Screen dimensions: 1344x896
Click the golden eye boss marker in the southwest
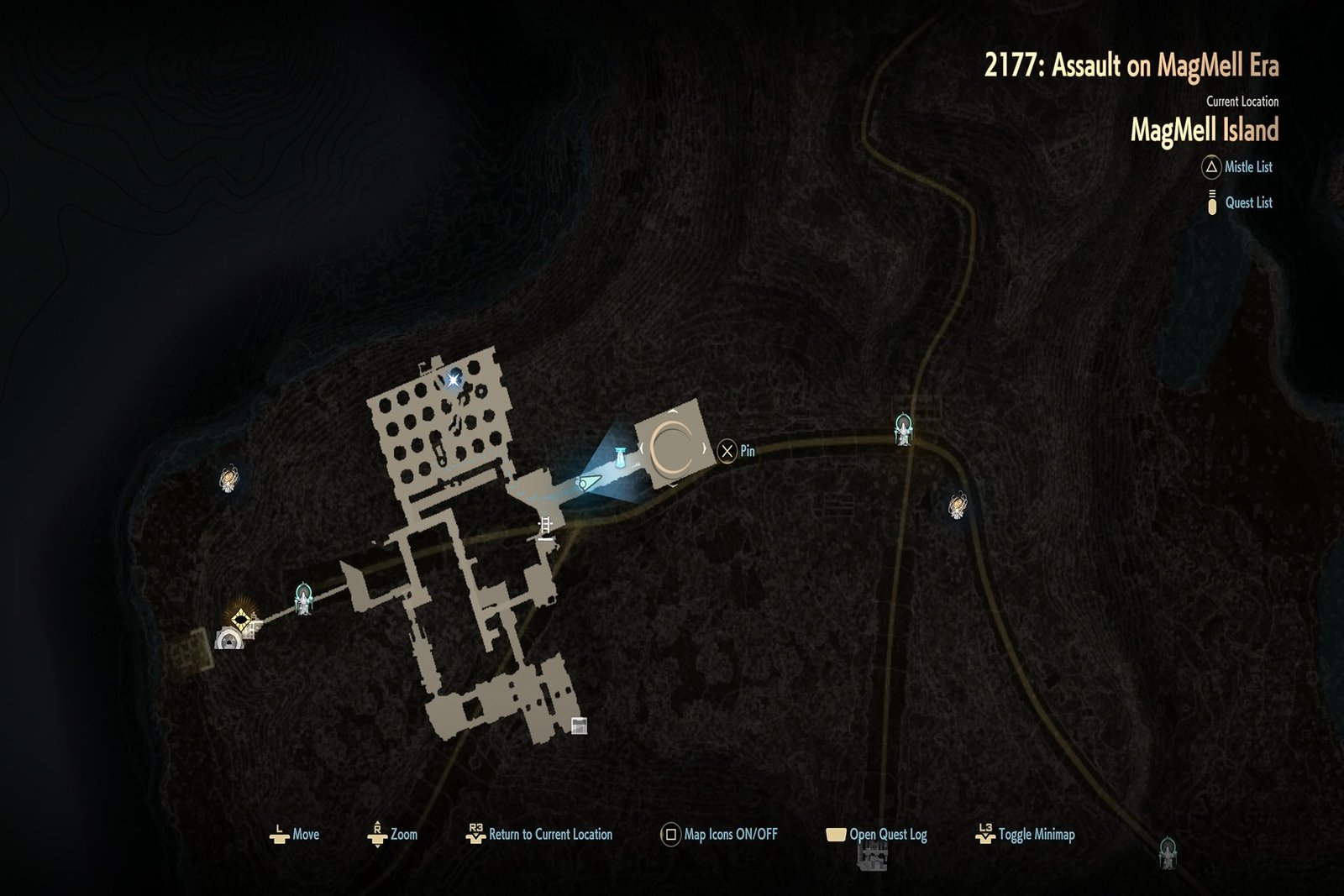(243, 620)
